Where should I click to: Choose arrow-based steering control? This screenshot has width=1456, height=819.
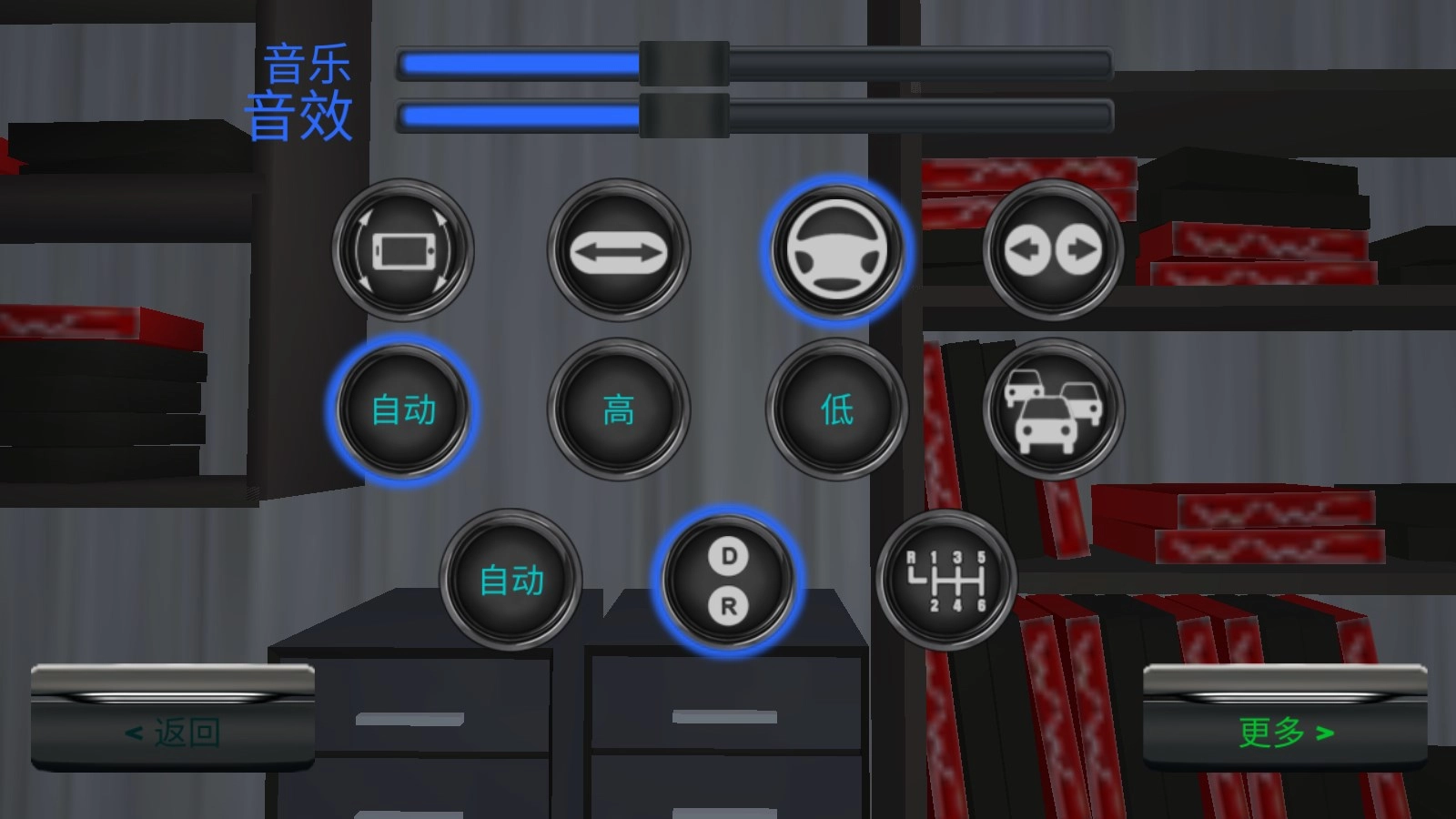point(619,248)
